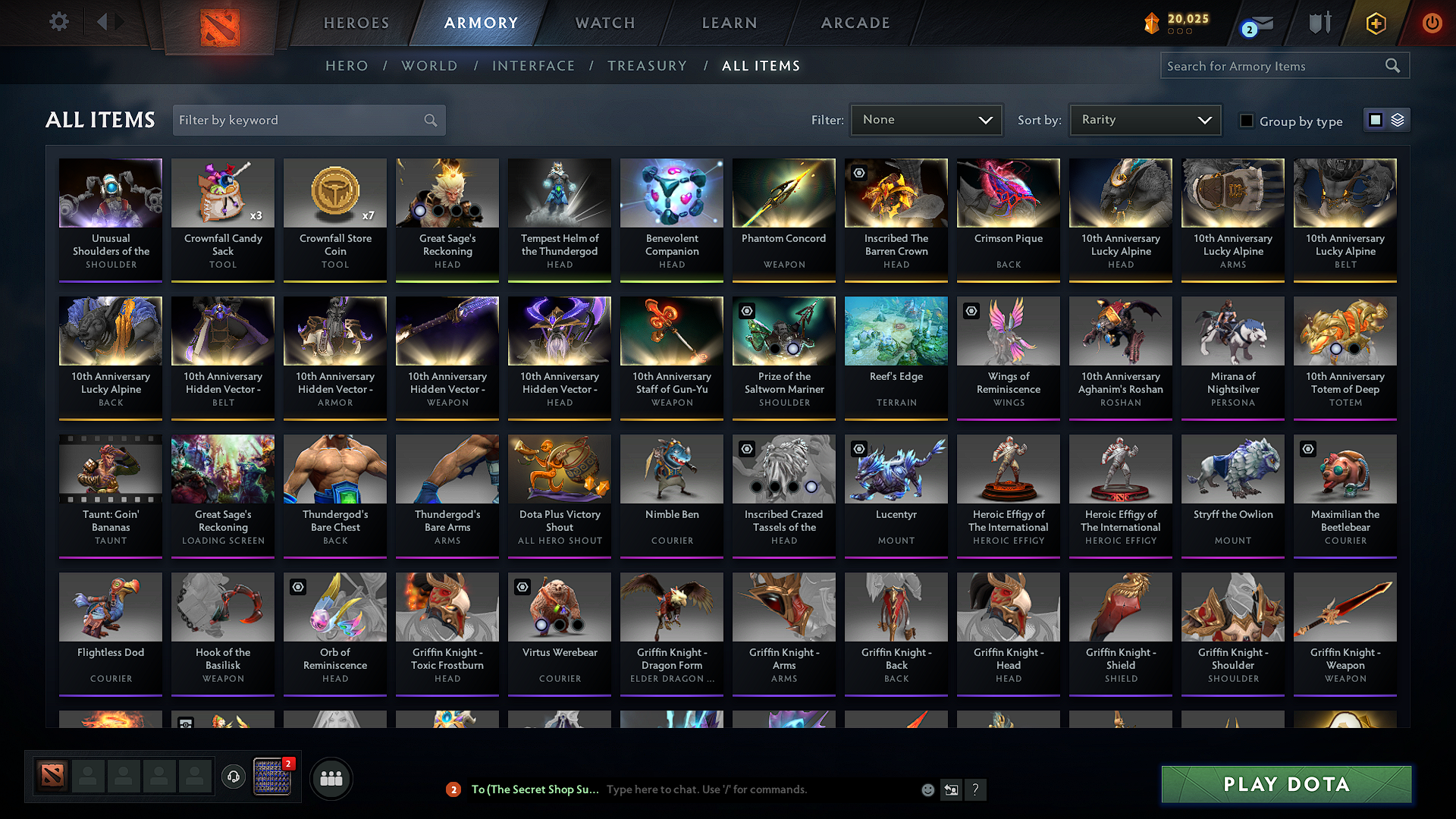Quit the game with the red power button

pos(1432,23)
